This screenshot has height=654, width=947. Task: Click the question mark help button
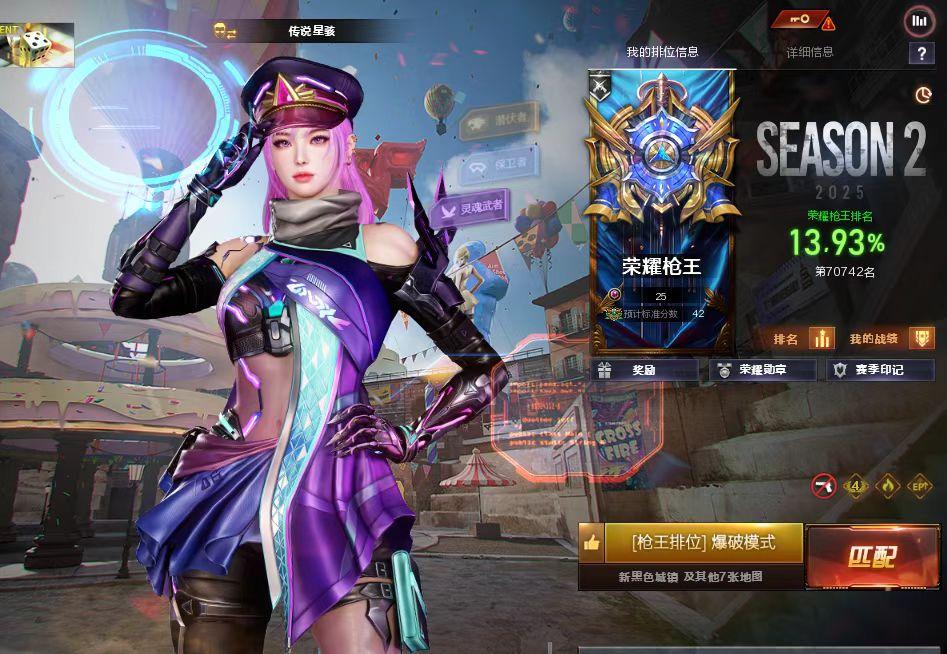[x=920, y=54]
